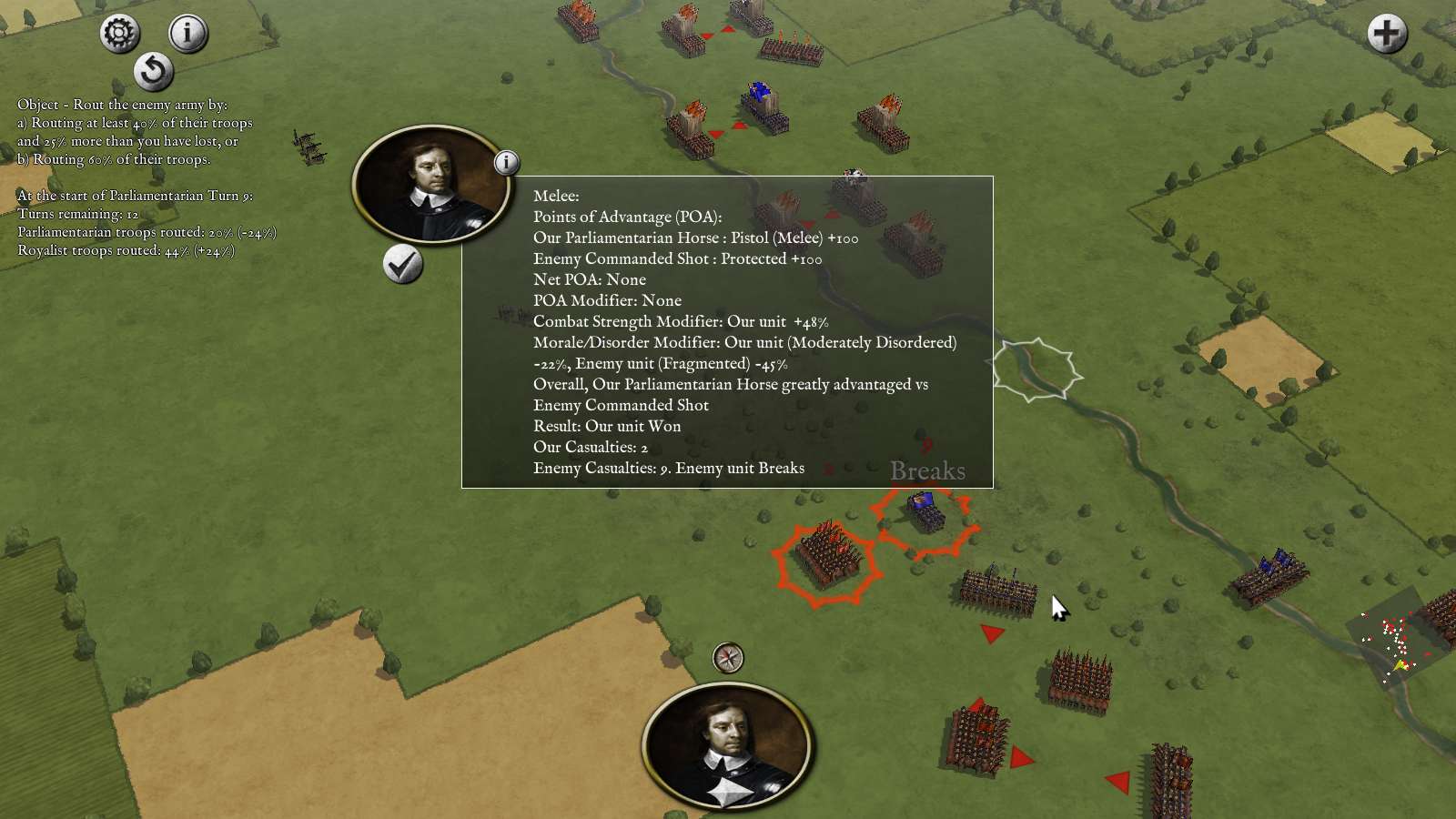1456x819 pixels.
Task: Click the plus button in the corner
Action: (x=1387, y=34)
